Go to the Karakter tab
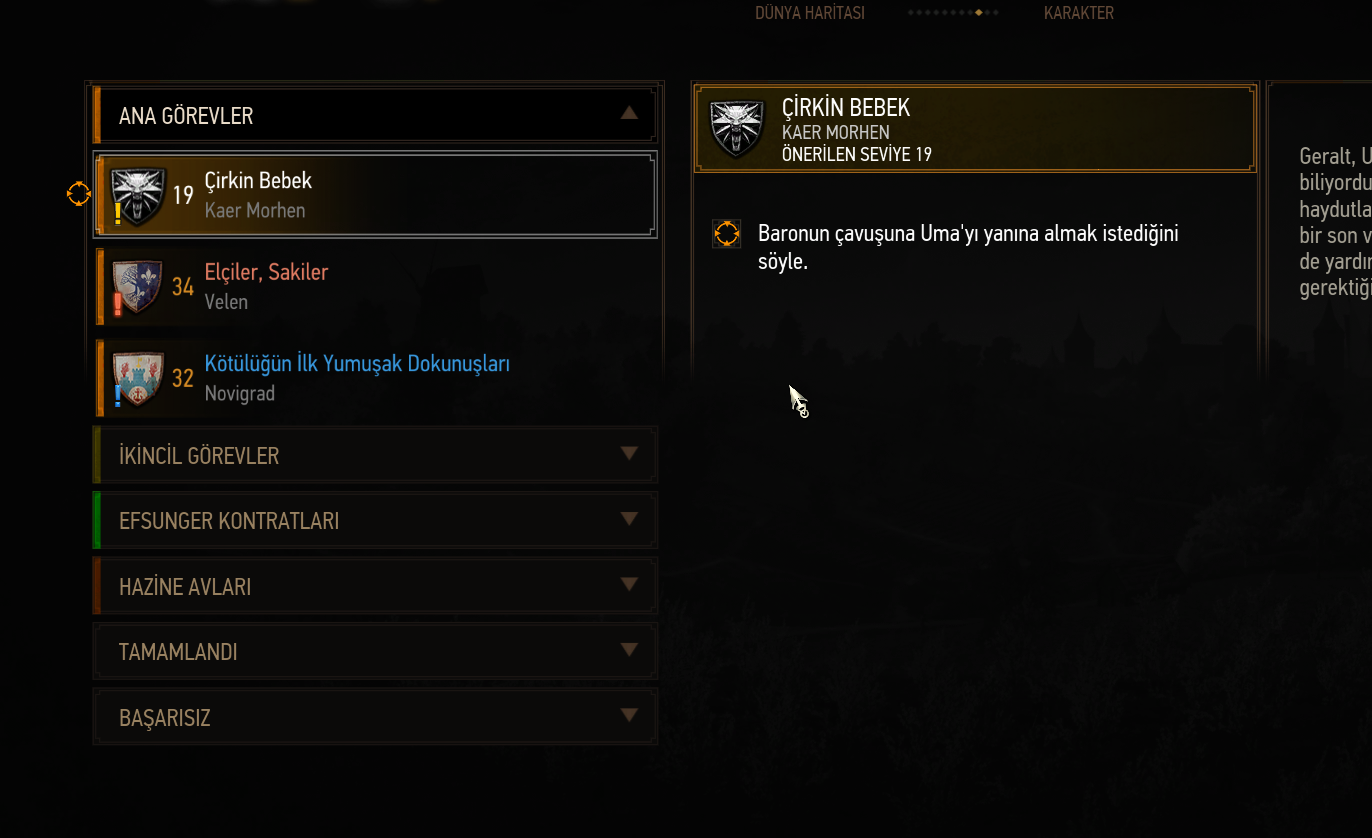This screenshot has height=838, width=1372. coord(1078,13)
